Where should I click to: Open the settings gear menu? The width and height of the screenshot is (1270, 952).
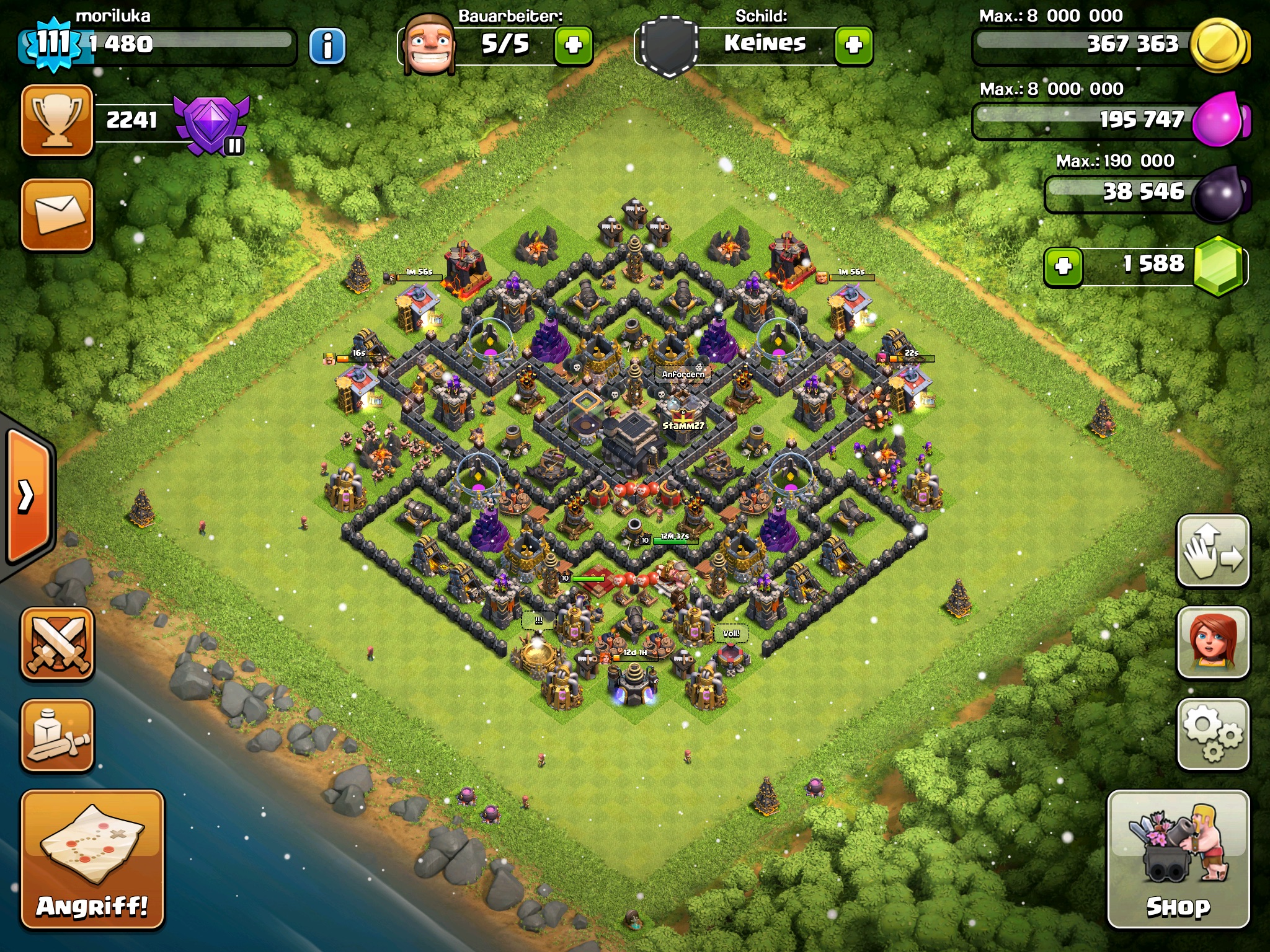coord(1212,734)
